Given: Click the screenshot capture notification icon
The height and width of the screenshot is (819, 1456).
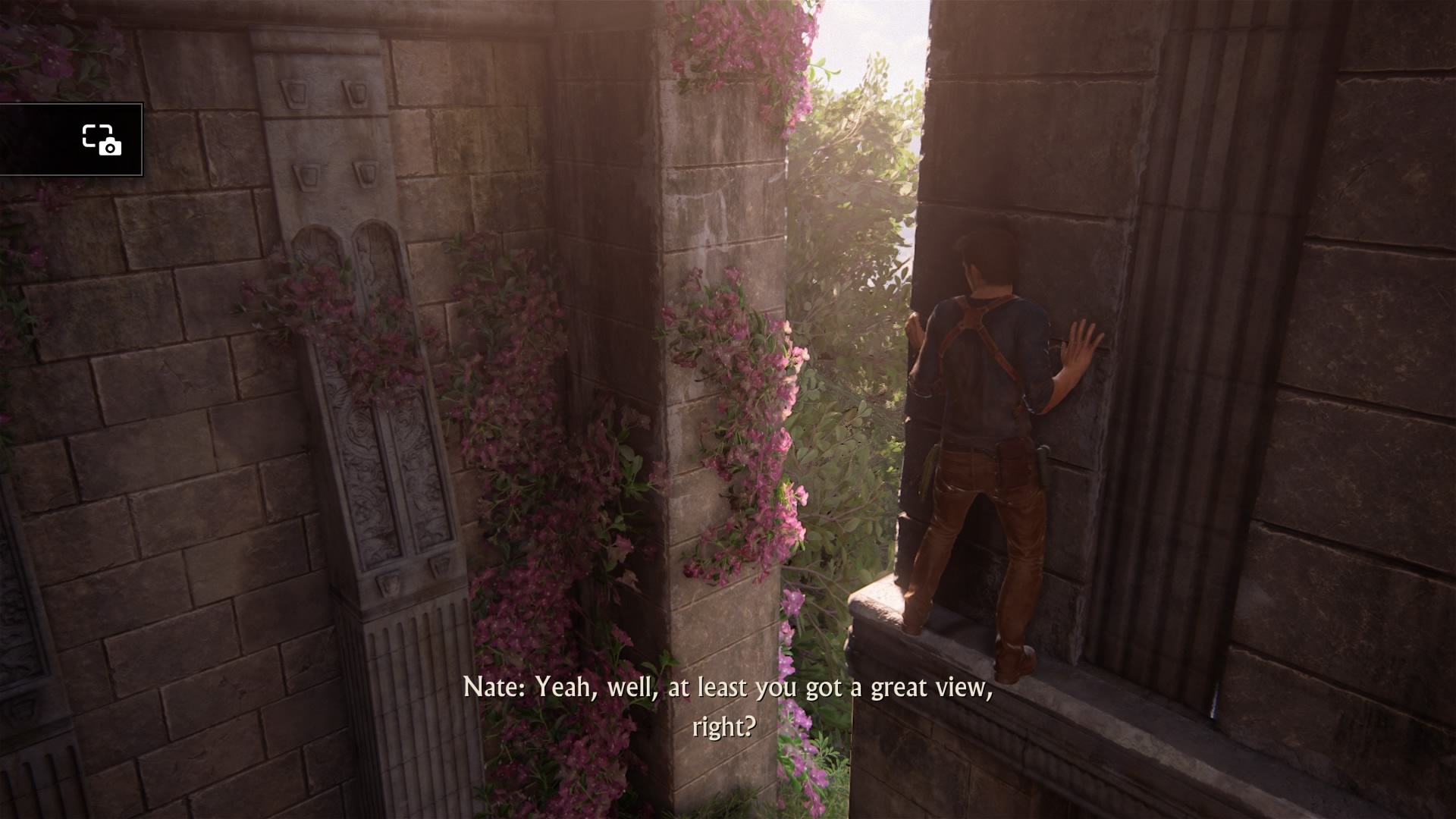Looking at the screenshot, I should [102, 140].
